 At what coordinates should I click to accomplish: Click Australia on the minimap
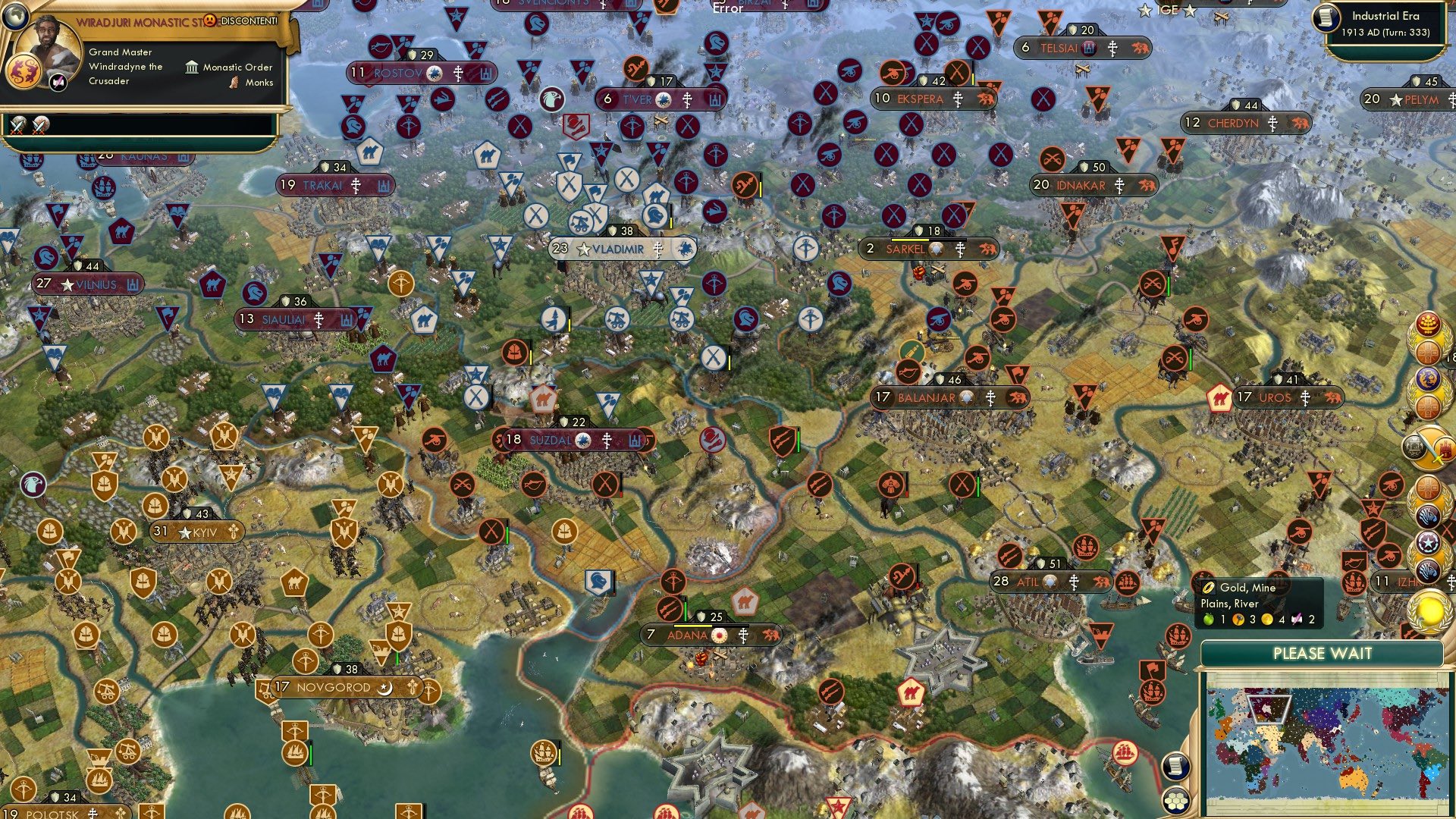point(1355,780)
